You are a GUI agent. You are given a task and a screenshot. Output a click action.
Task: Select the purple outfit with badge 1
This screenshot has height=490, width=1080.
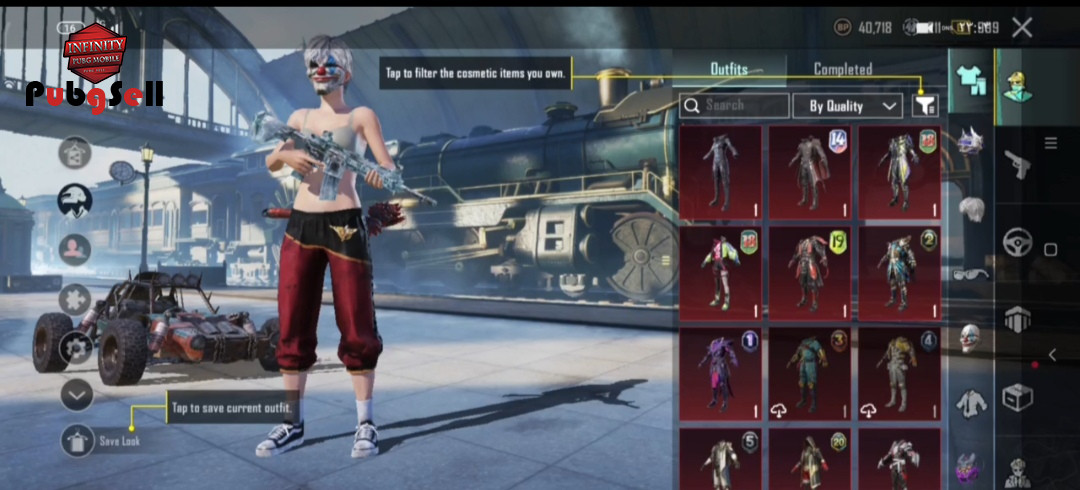tap(720, 375)
